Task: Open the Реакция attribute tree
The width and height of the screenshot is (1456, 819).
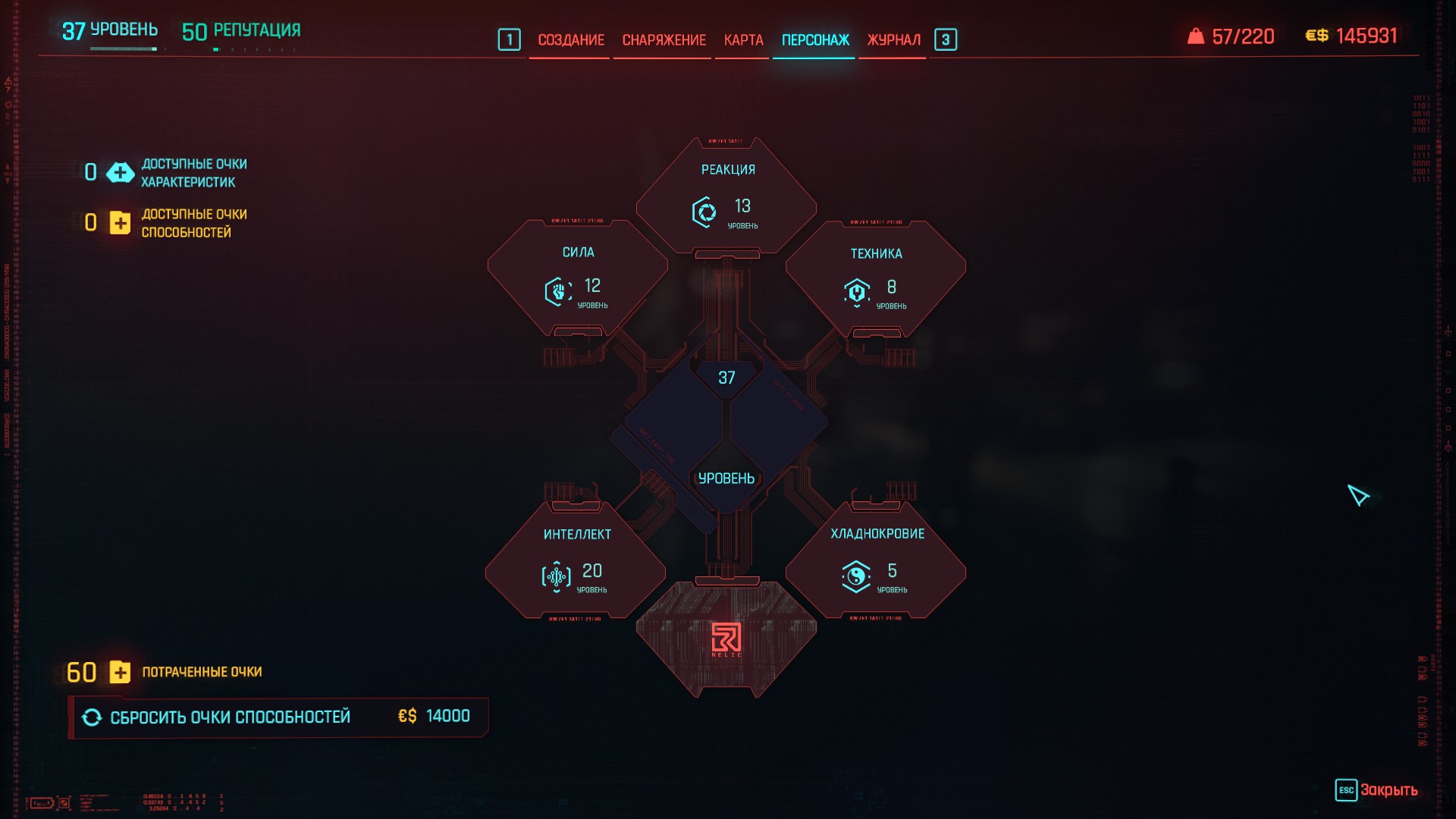Action: coord(726,197)
